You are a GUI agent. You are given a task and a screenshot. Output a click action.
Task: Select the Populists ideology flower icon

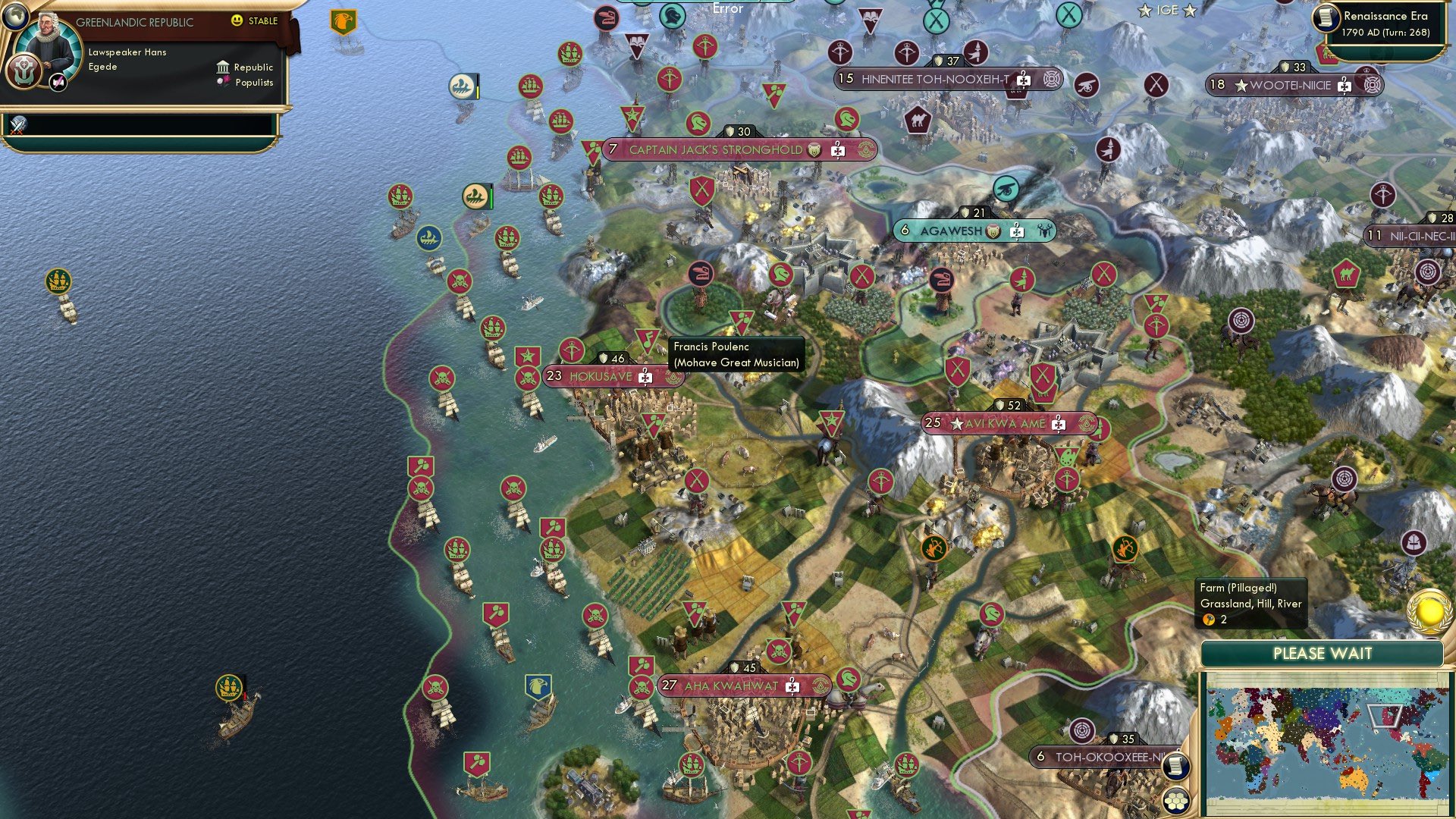(224, 82)
